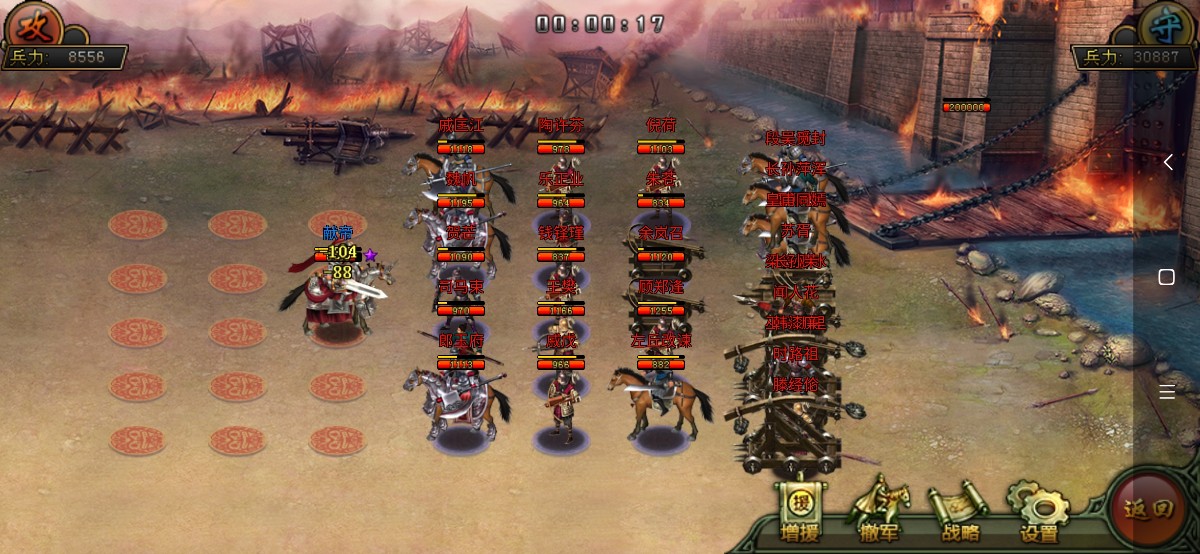Retreat using the 撤军 button
1200x554 pixels.
(x=879, y=512)
